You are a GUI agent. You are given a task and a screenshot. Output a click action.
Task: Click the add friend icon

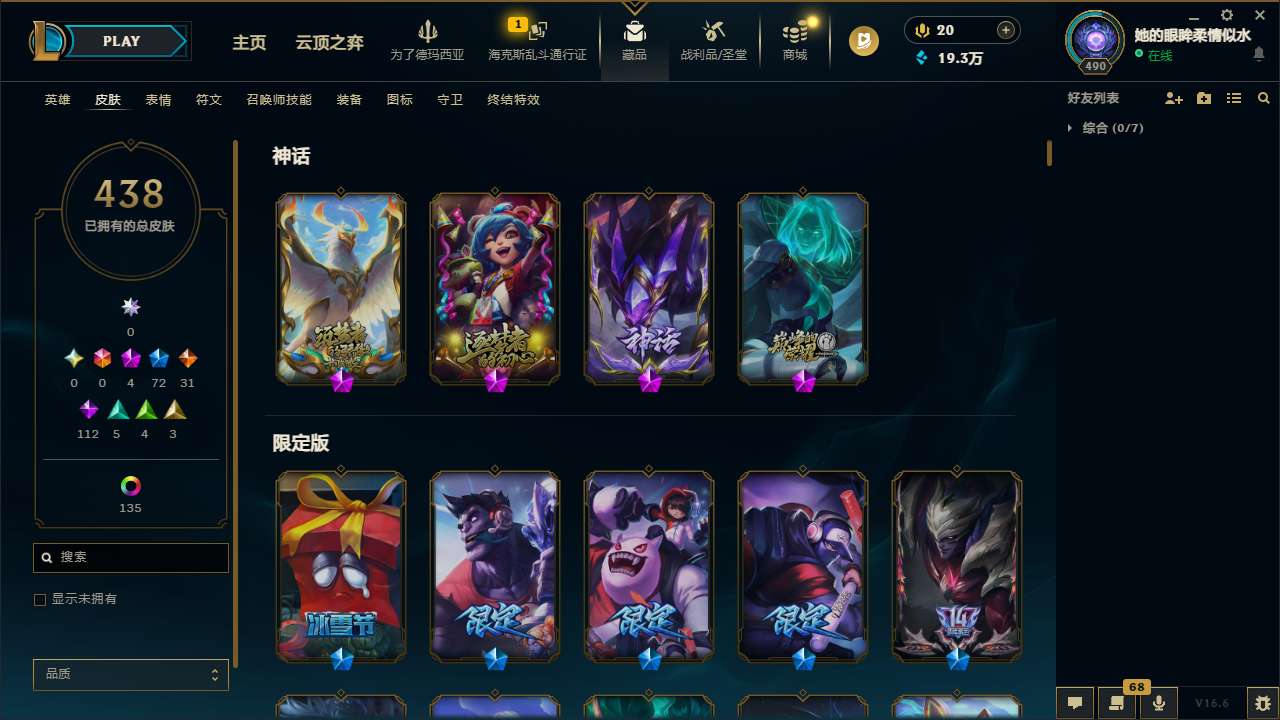[1172, 98]
